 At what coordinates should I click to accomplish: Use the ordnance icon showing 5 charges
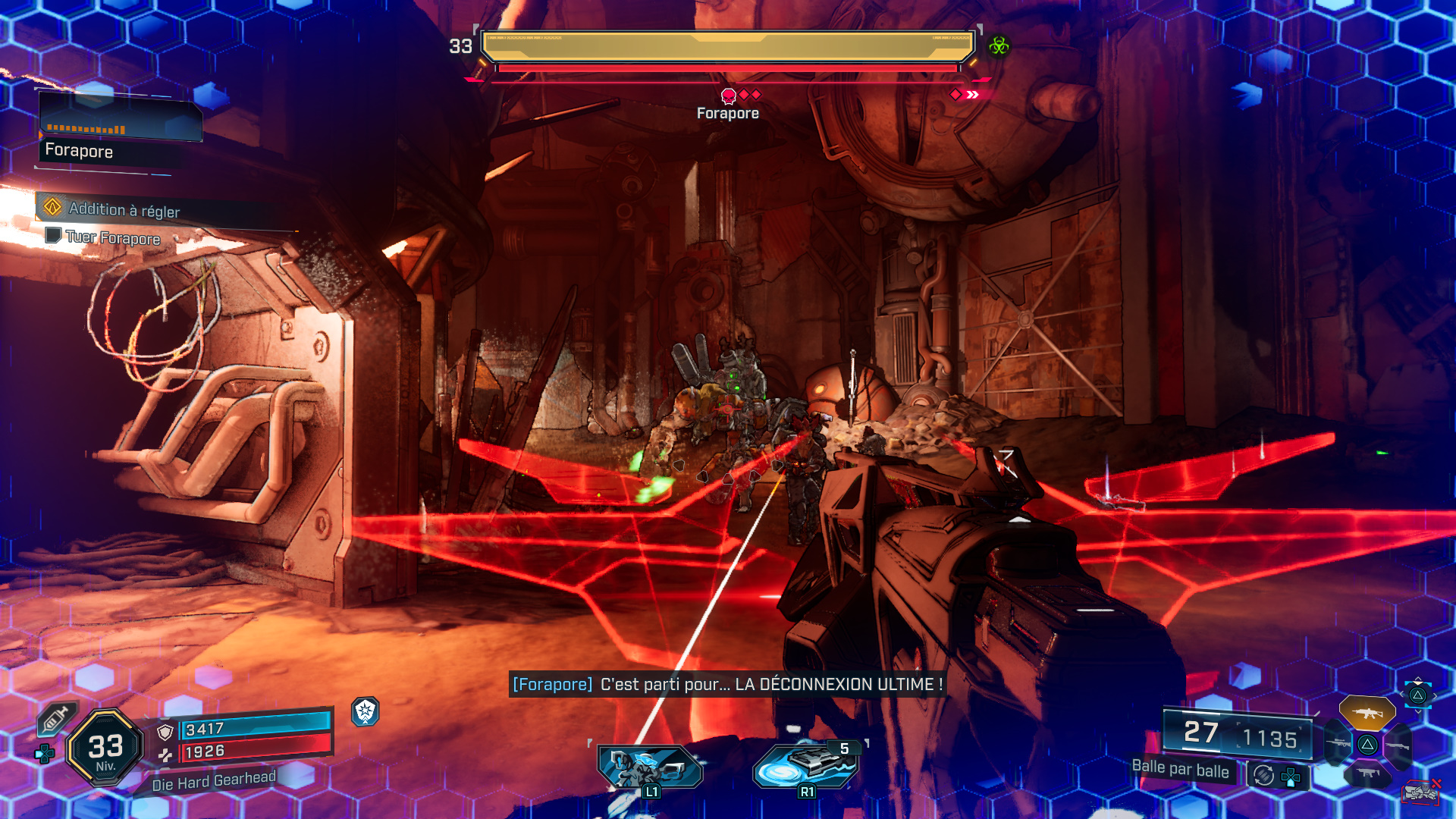(x=807, y=764)
